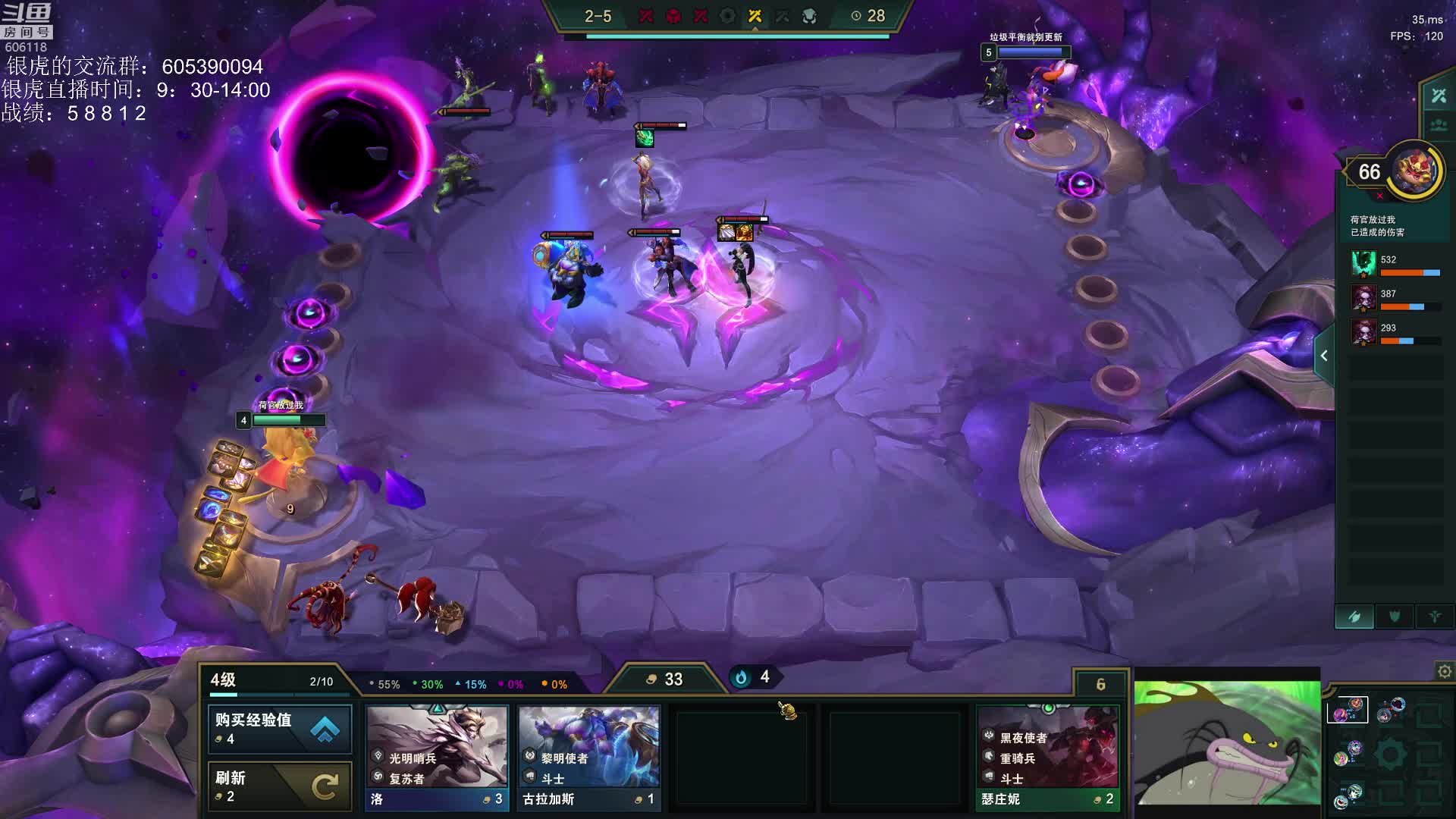The height and width of the screenshot is (819, 1456).
Task: Show the damage dealt sword tab
Action: (x=1354, y=617)
